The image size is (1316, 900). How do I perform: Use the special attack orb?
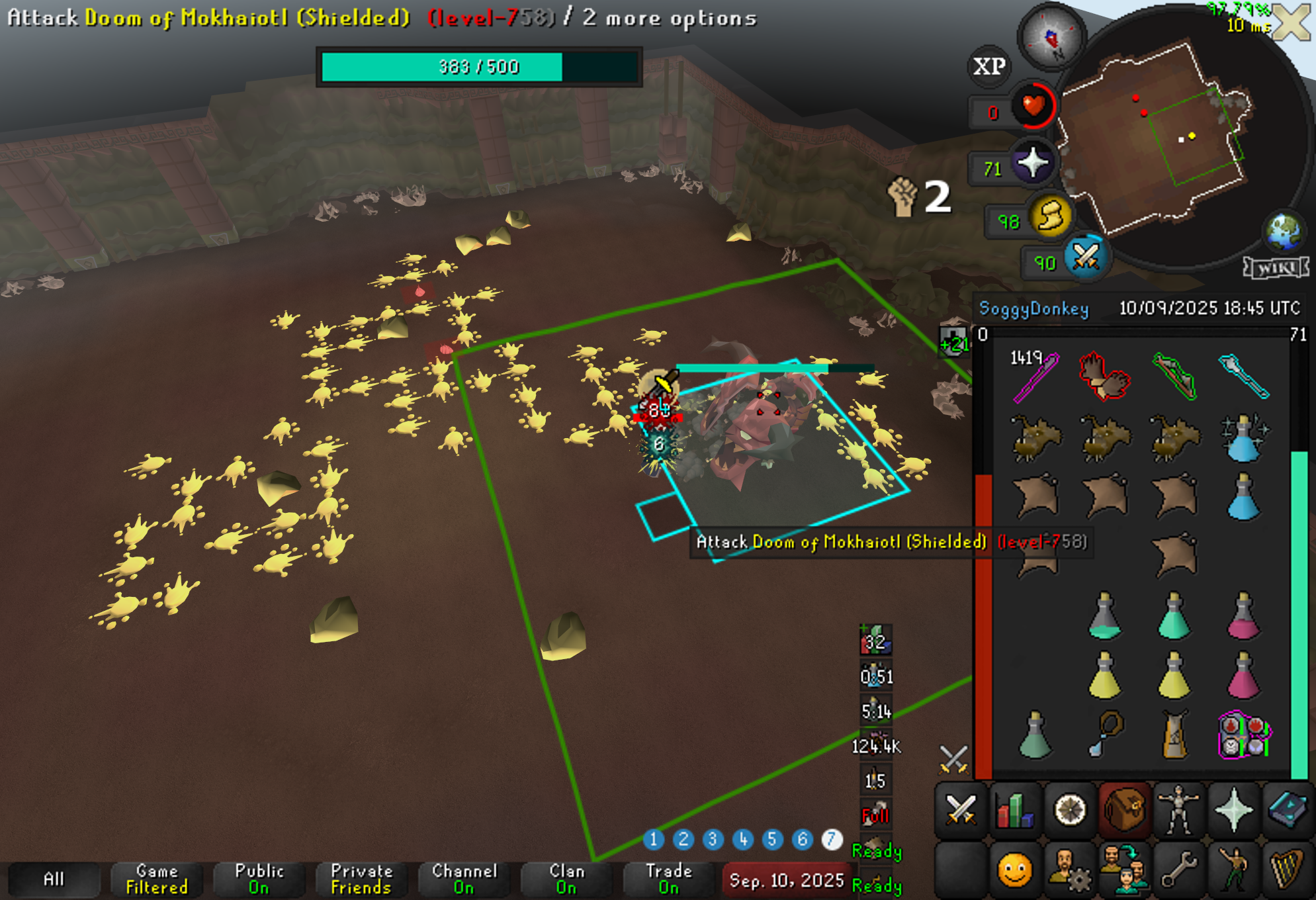[1086, 258]
